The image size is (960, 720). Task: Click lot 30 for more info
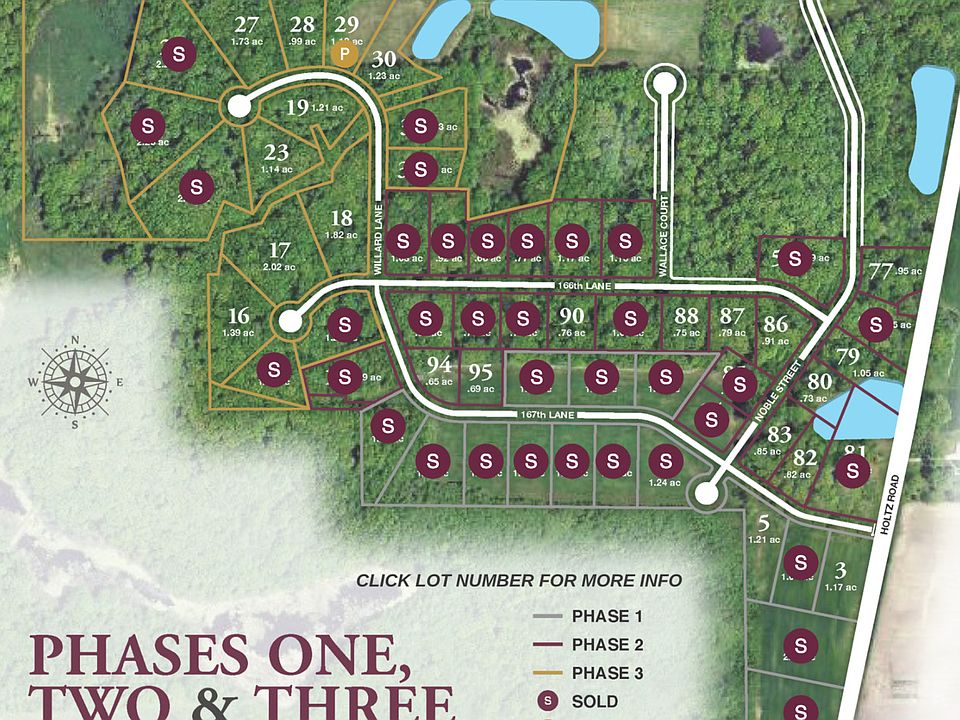point(384,58)
